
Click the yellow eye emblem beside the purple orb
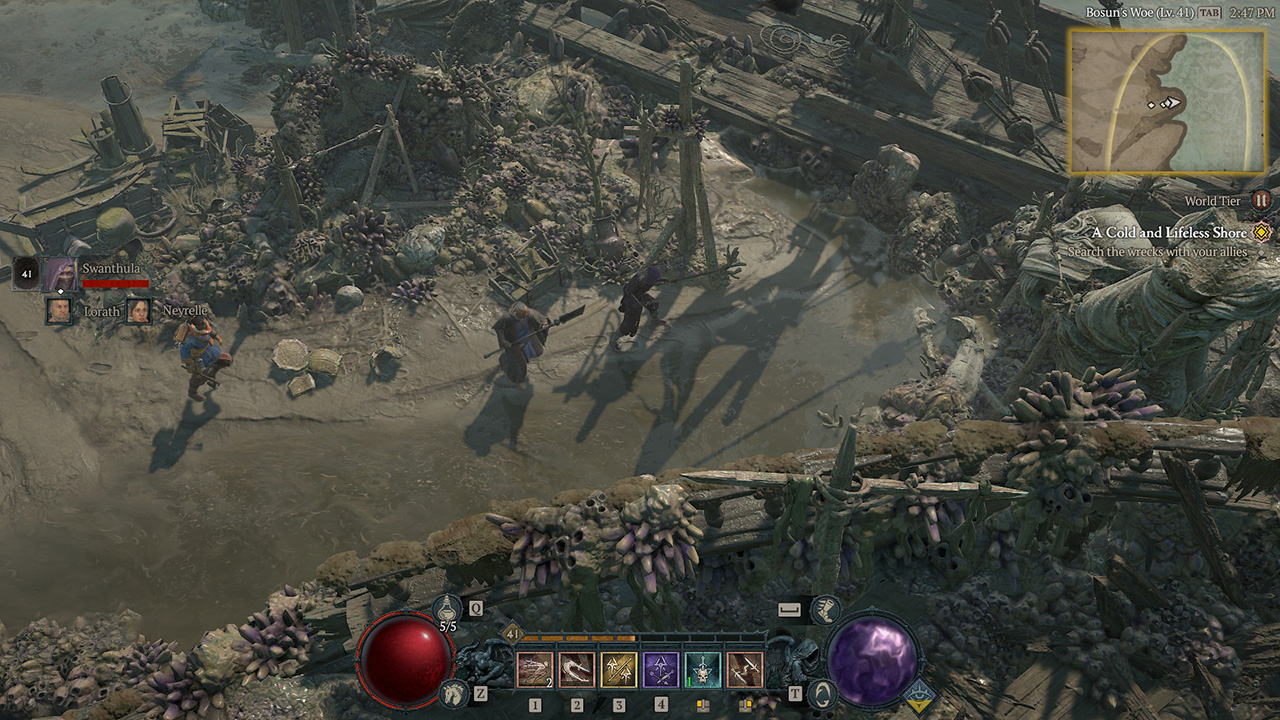(x=920, y=692)
